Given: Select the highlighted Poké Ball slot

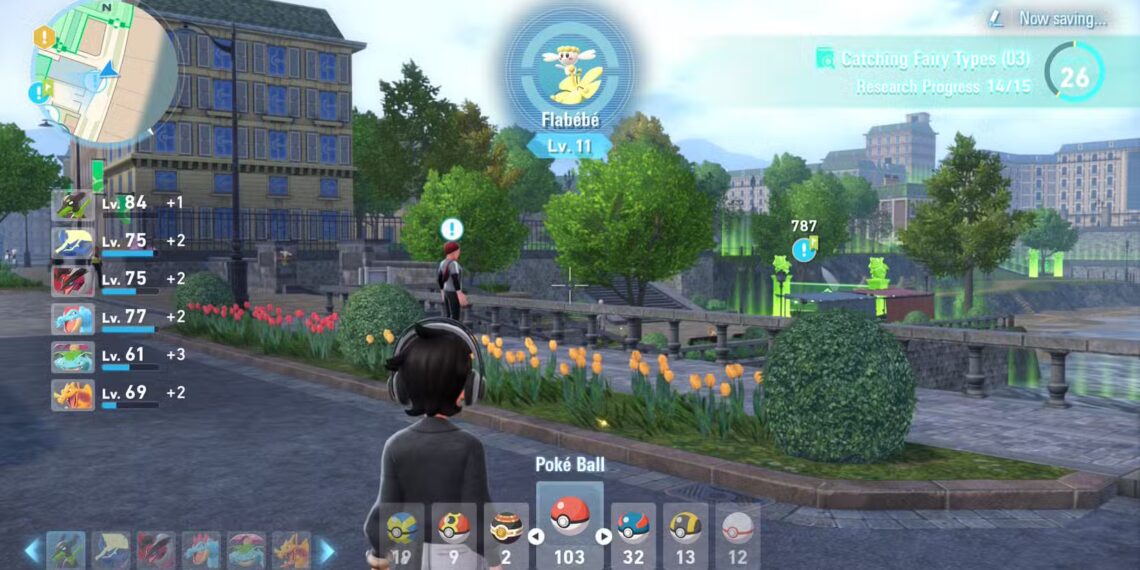Looking at the screenshot, I should pyautogui.click(x=570, y=525).
